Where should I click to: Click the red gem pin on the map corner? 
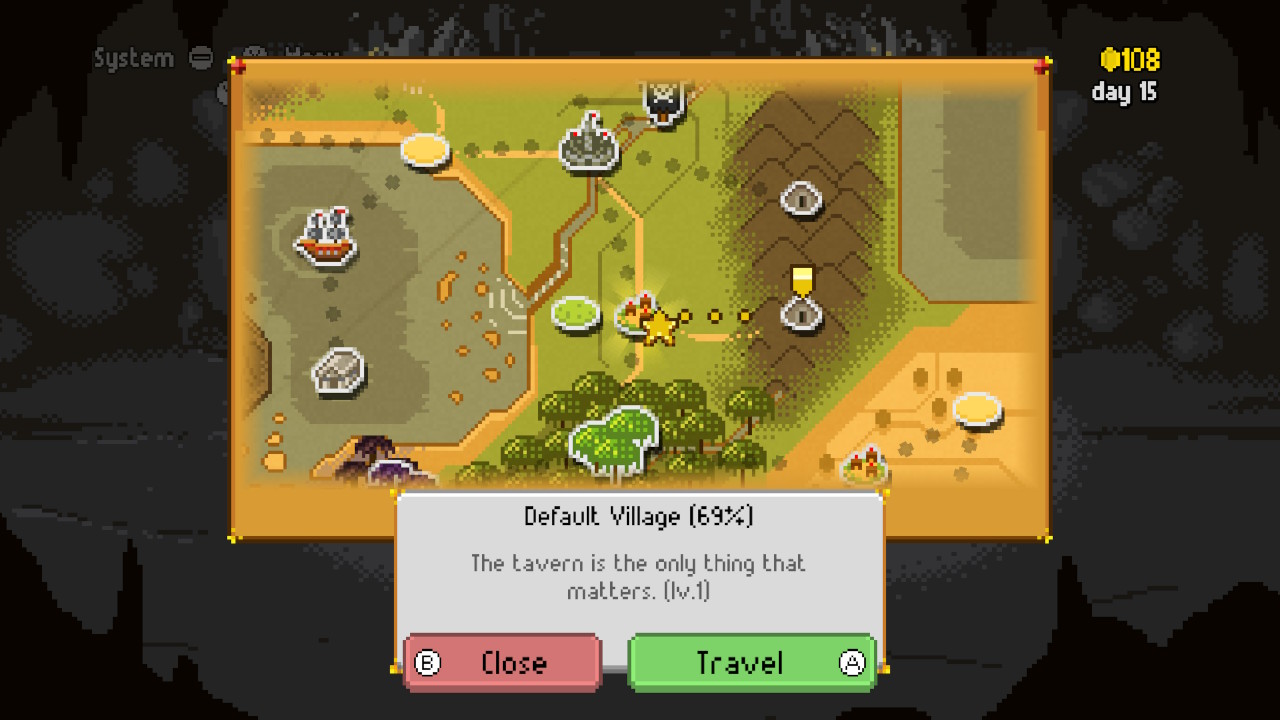click(237, 64)
